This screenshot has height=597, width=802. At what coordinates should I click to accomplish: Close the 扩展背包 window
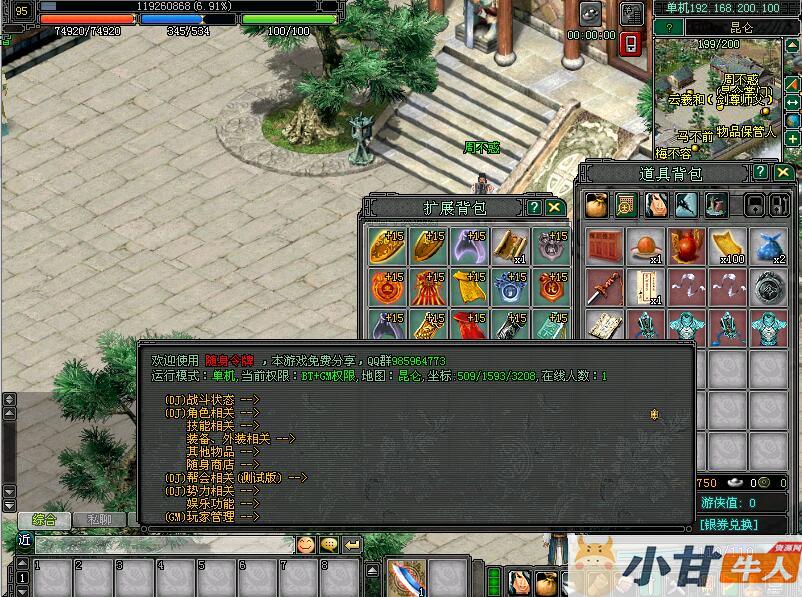pos(554,207)
